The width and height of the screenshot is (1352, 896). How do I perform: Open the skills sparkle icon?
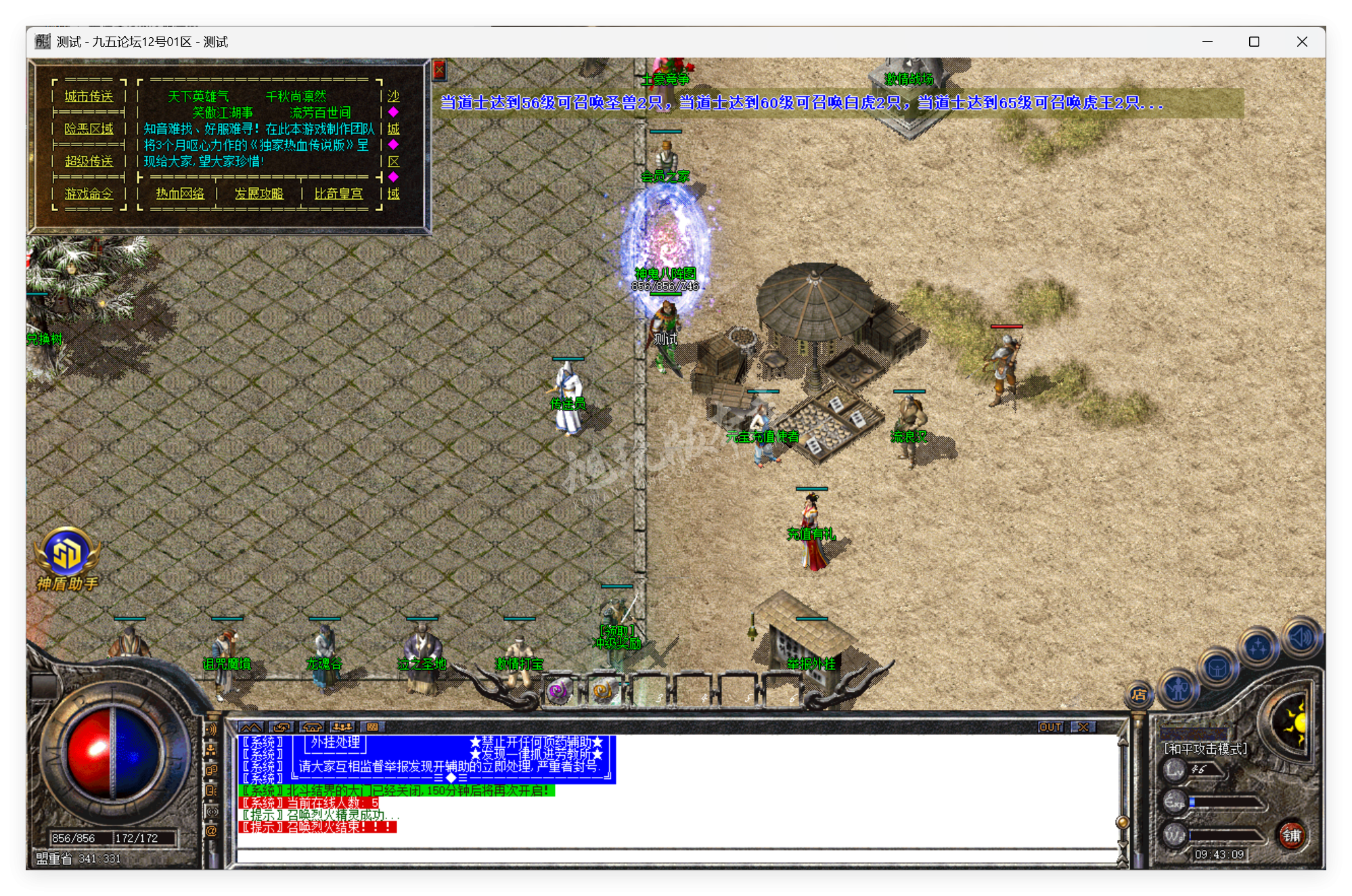1257,644
